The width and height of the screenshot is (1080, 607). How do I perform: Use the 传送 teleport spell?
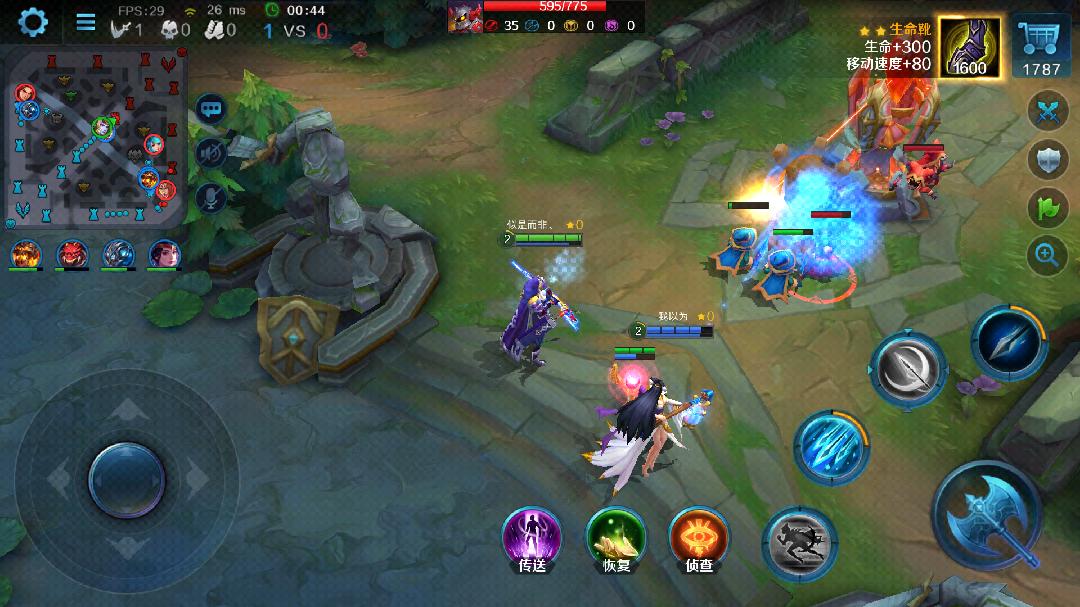pos(532,538)
